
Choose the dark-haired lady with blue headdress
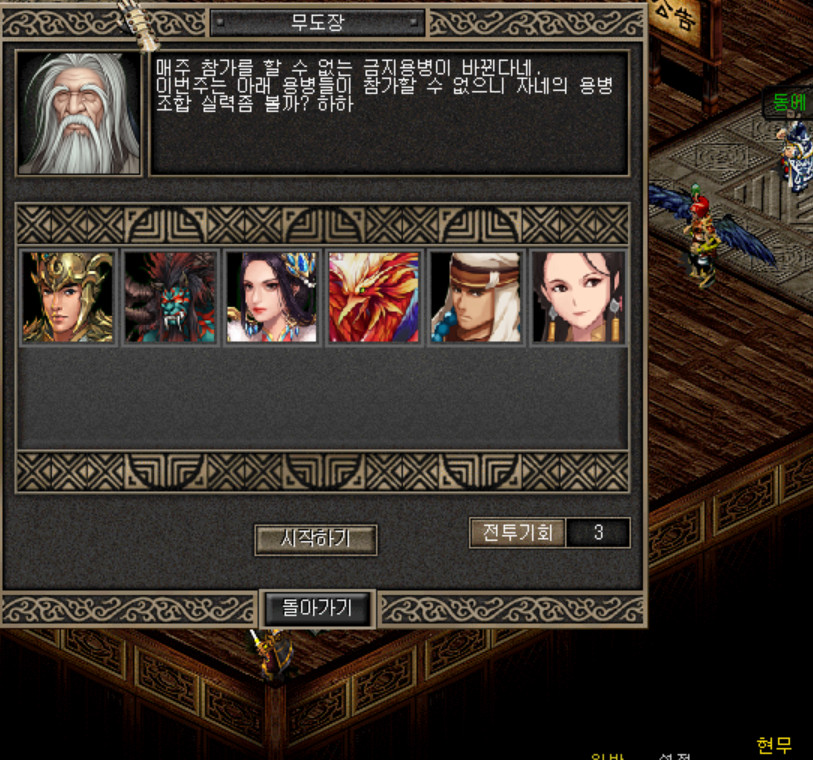[272, 297]
